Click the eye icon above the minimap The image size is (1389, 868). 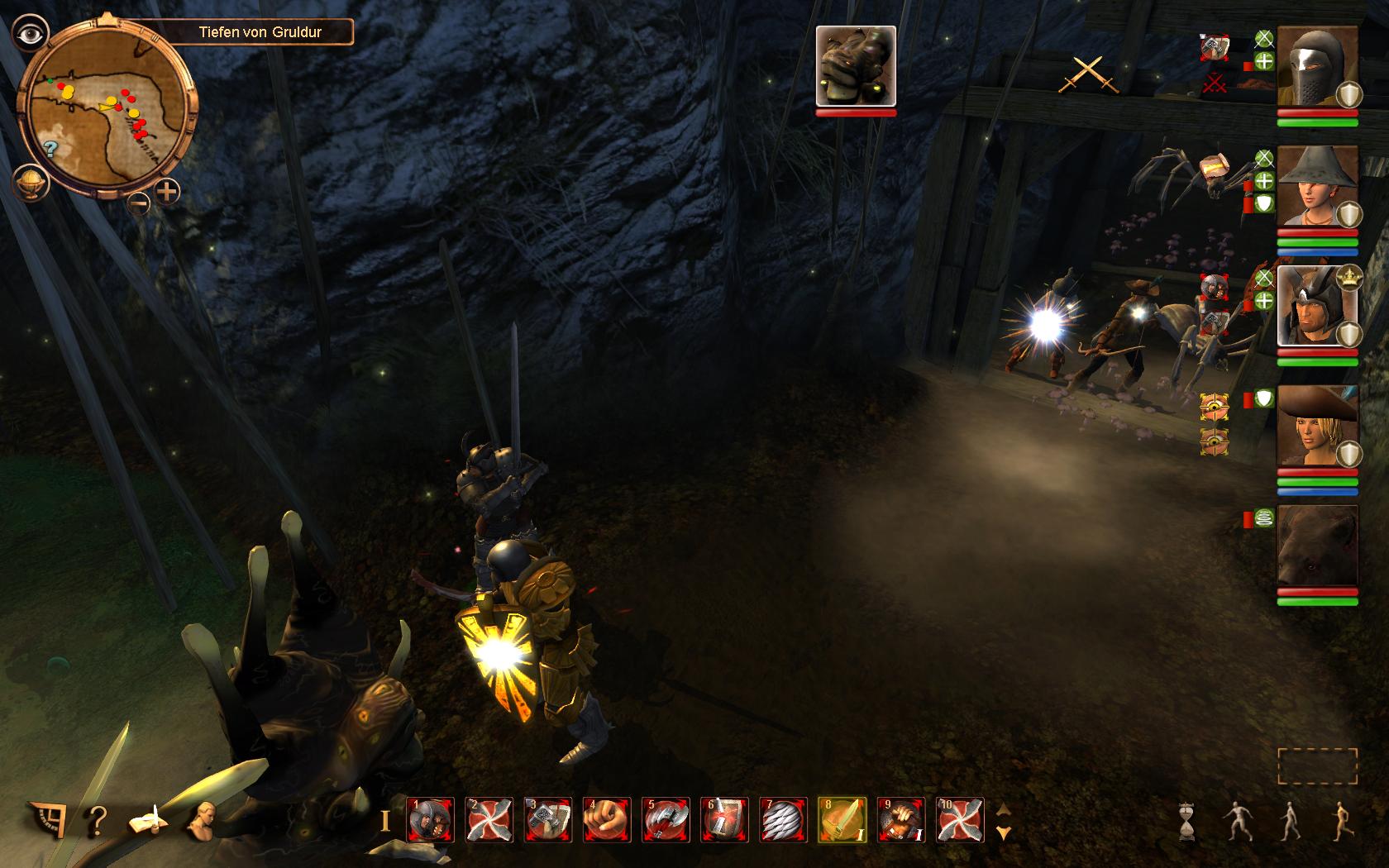[x=31, y=33]
